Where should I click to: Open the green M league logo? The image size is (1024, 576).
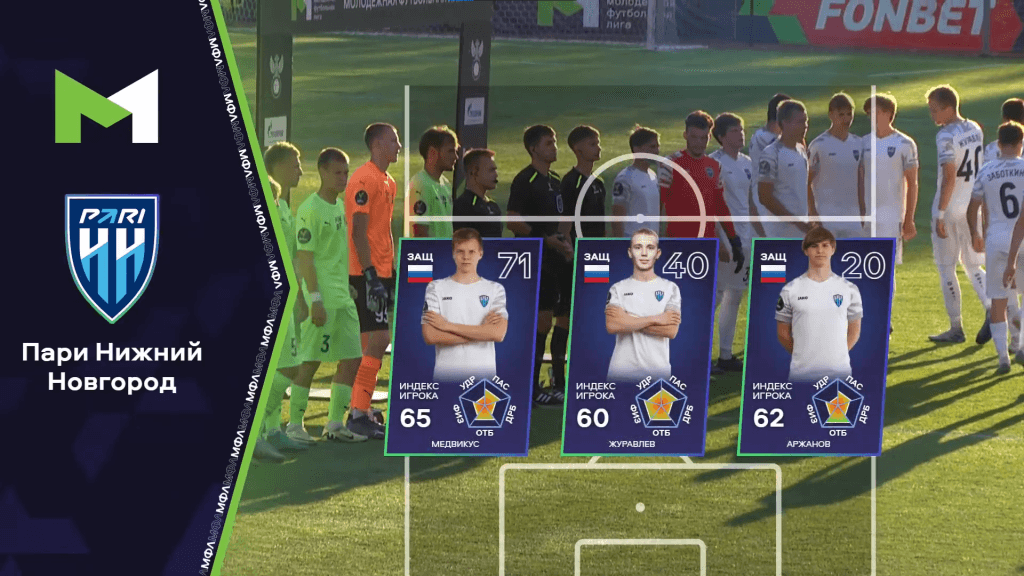click(107, 105)
